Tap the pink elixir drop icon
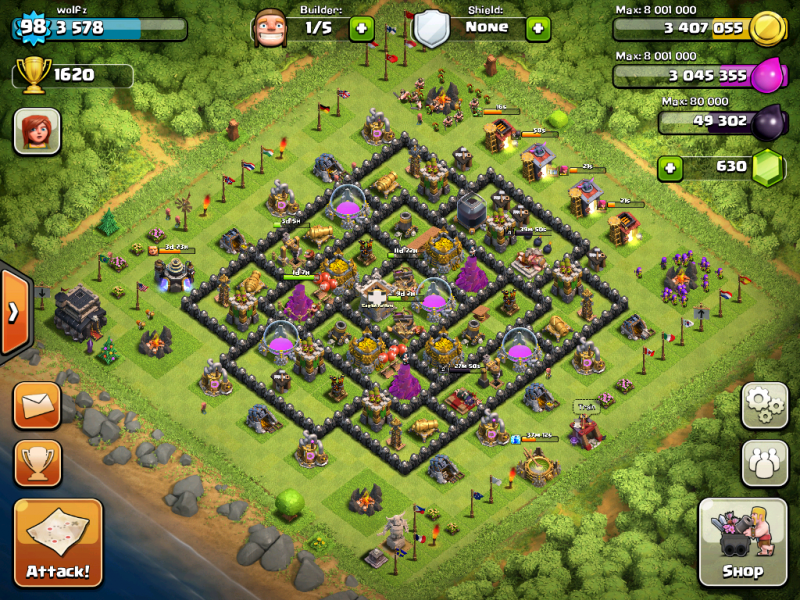This screenshot has height=600, width=800. pos(768,75)
